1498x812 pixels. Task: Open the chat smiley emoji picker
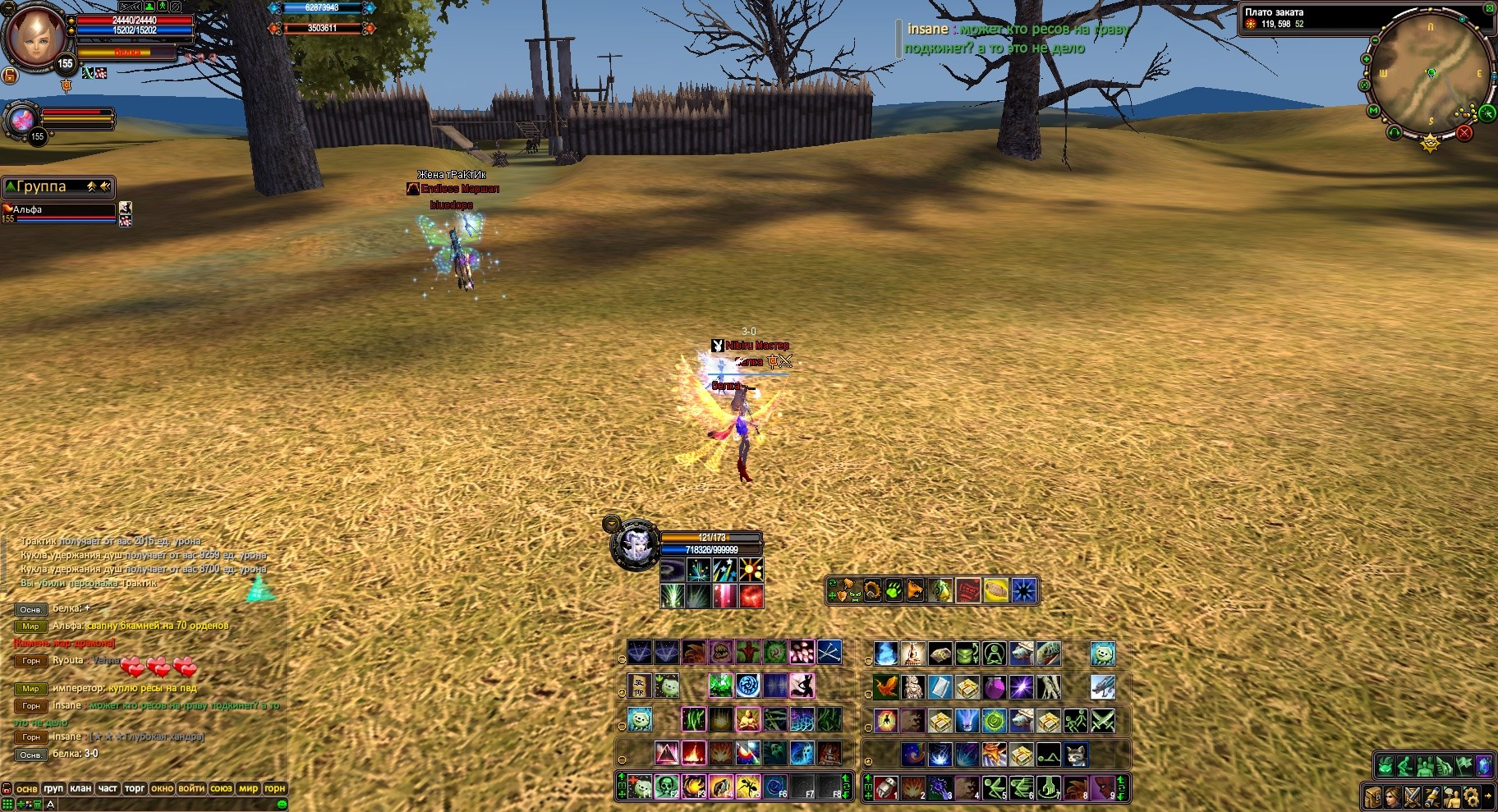tap(282, 804)
